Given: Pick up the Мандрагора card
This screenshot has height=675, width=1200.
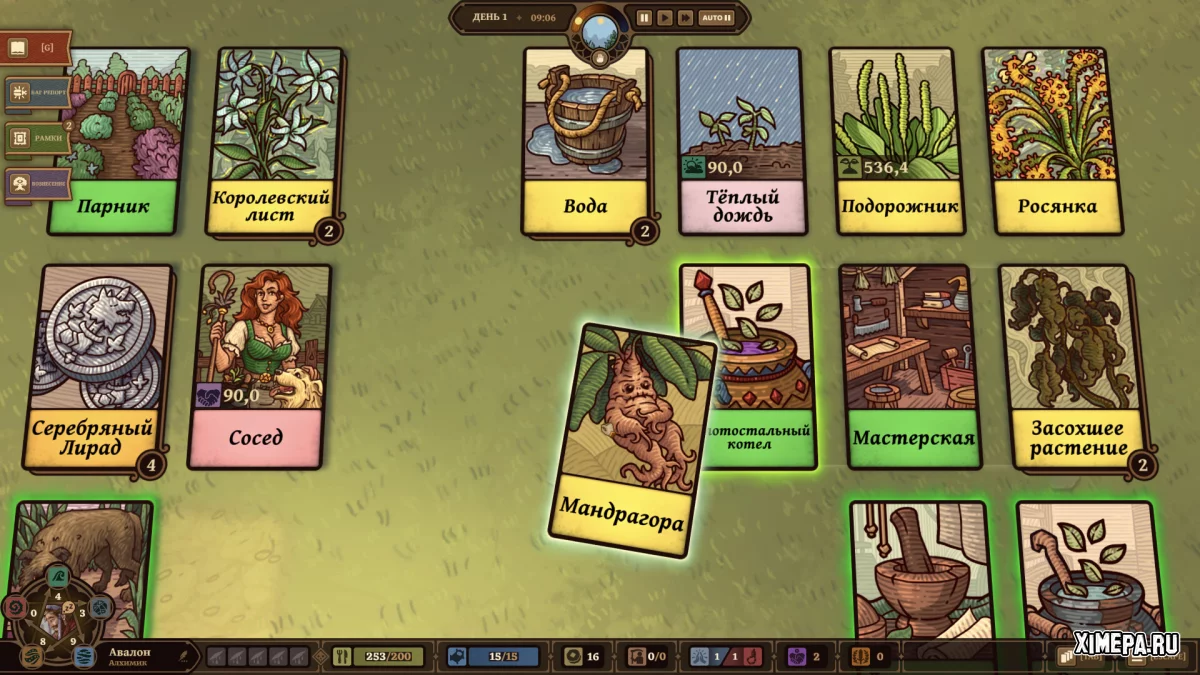Looking at the screenshot, I should (631, 440).
